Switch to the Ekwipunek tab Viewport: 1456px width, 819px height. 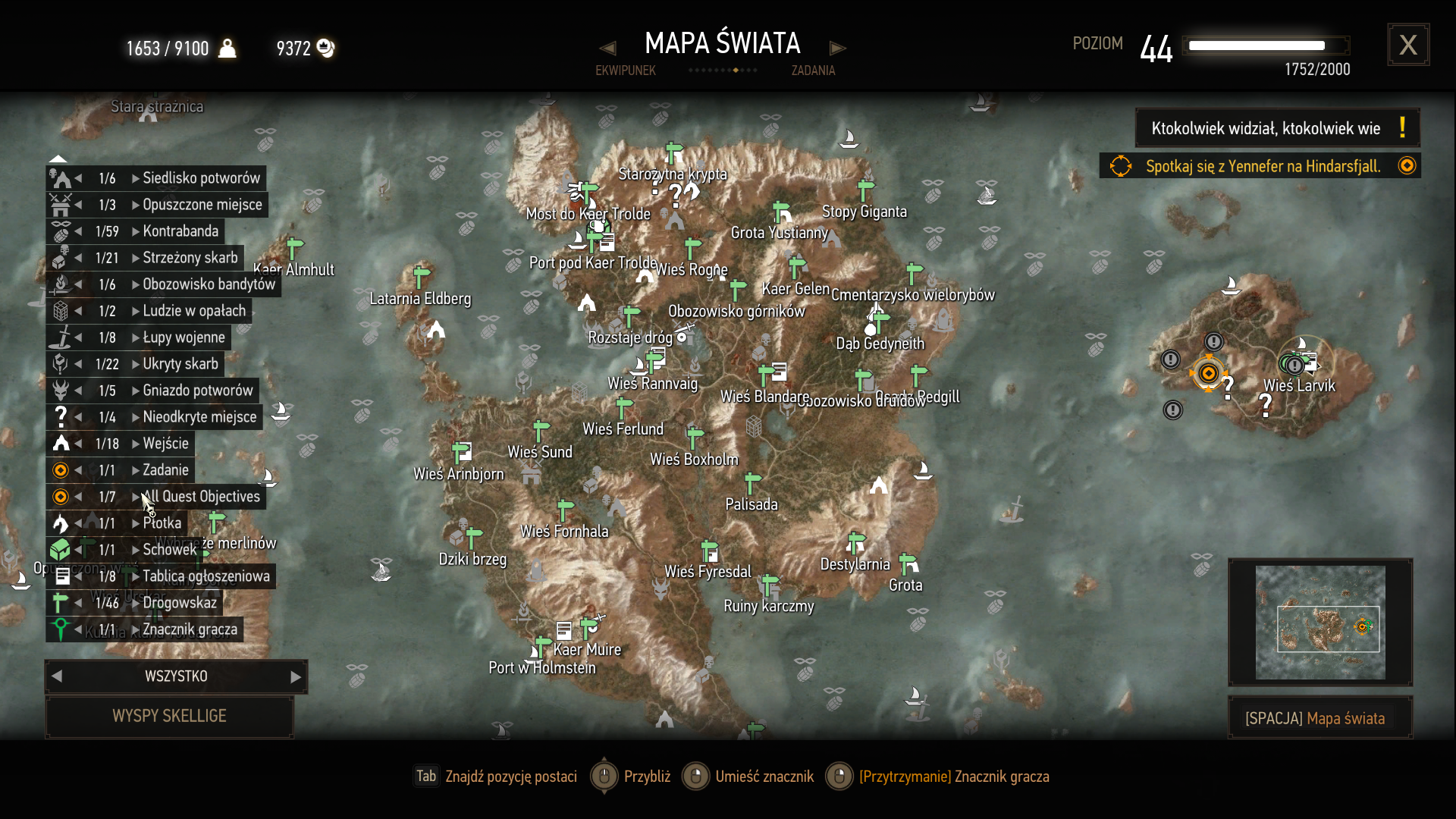(x=625, y=71)
